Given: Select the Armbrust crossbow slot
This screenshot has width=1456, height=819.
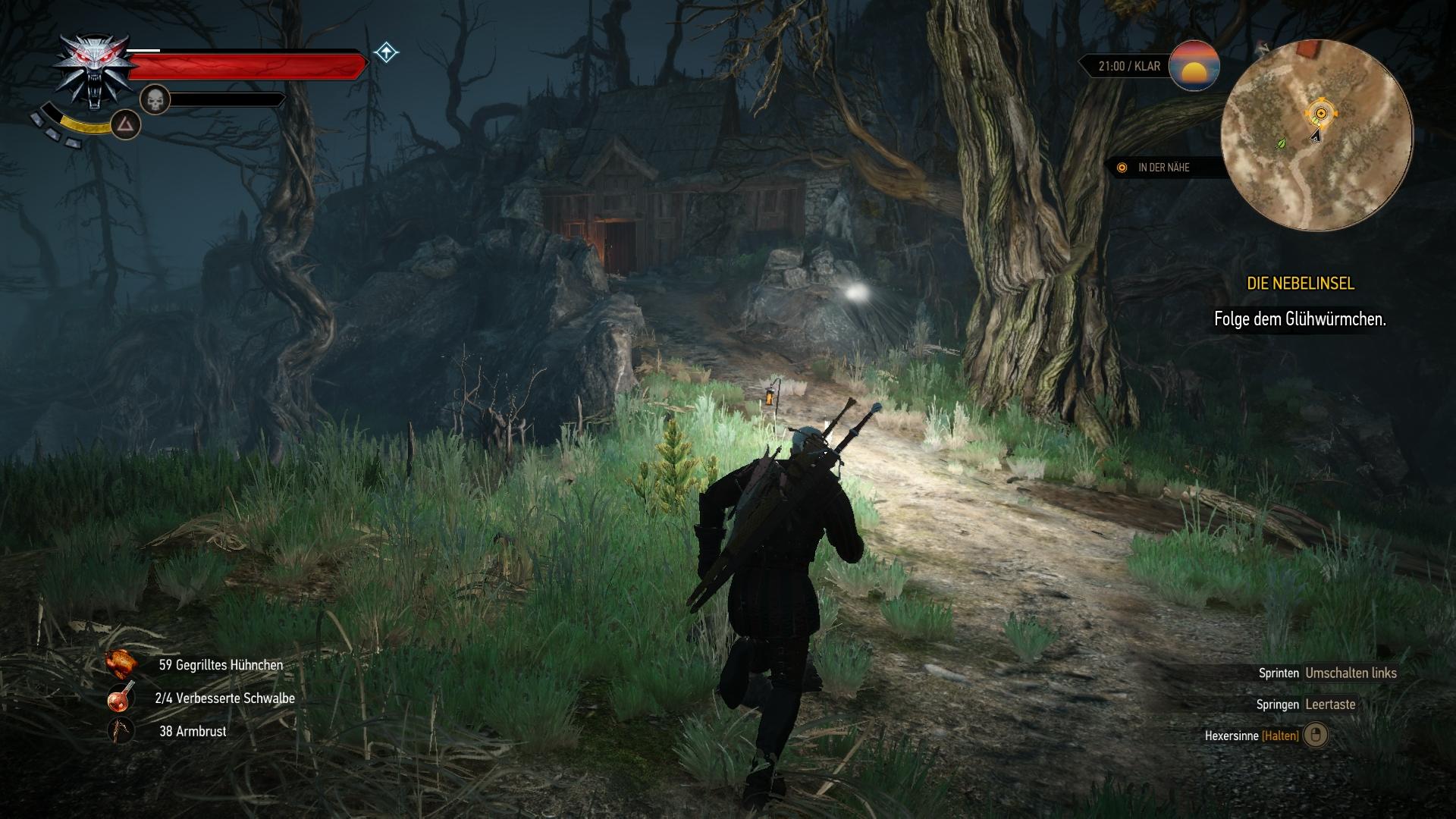Looking at the screenshot, I should [121, 731].
